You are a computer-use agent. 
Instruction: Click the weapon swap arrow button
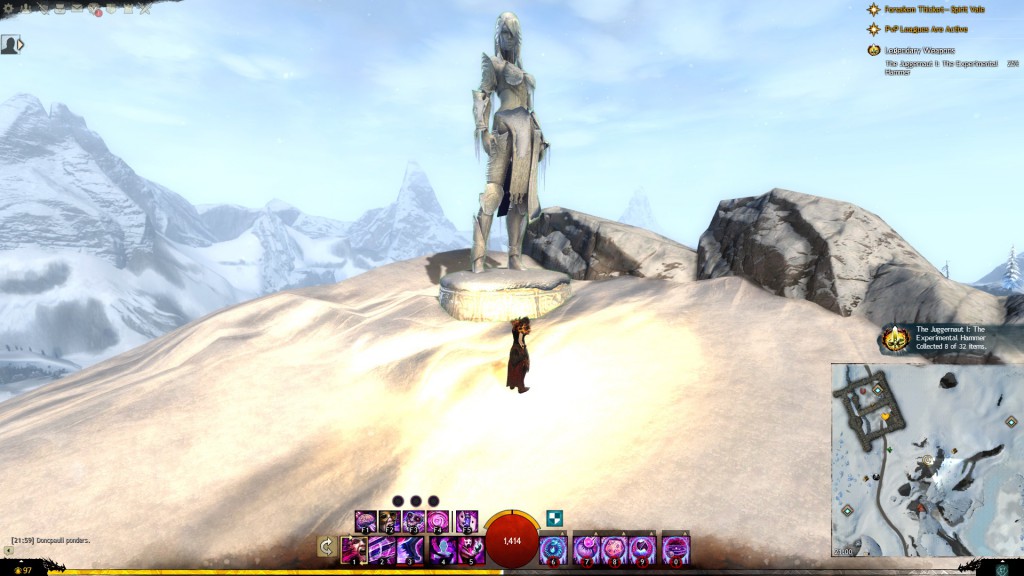(326, 546)
